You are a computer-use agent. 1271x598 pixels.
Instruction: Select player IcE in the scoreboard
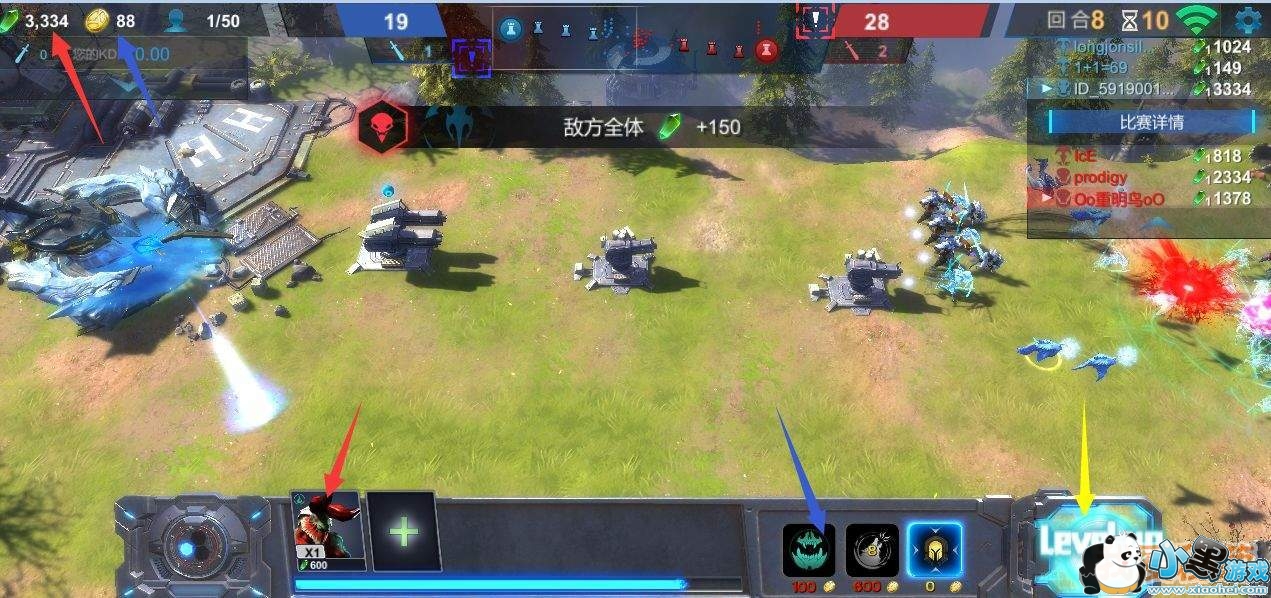coord(1085,156)
